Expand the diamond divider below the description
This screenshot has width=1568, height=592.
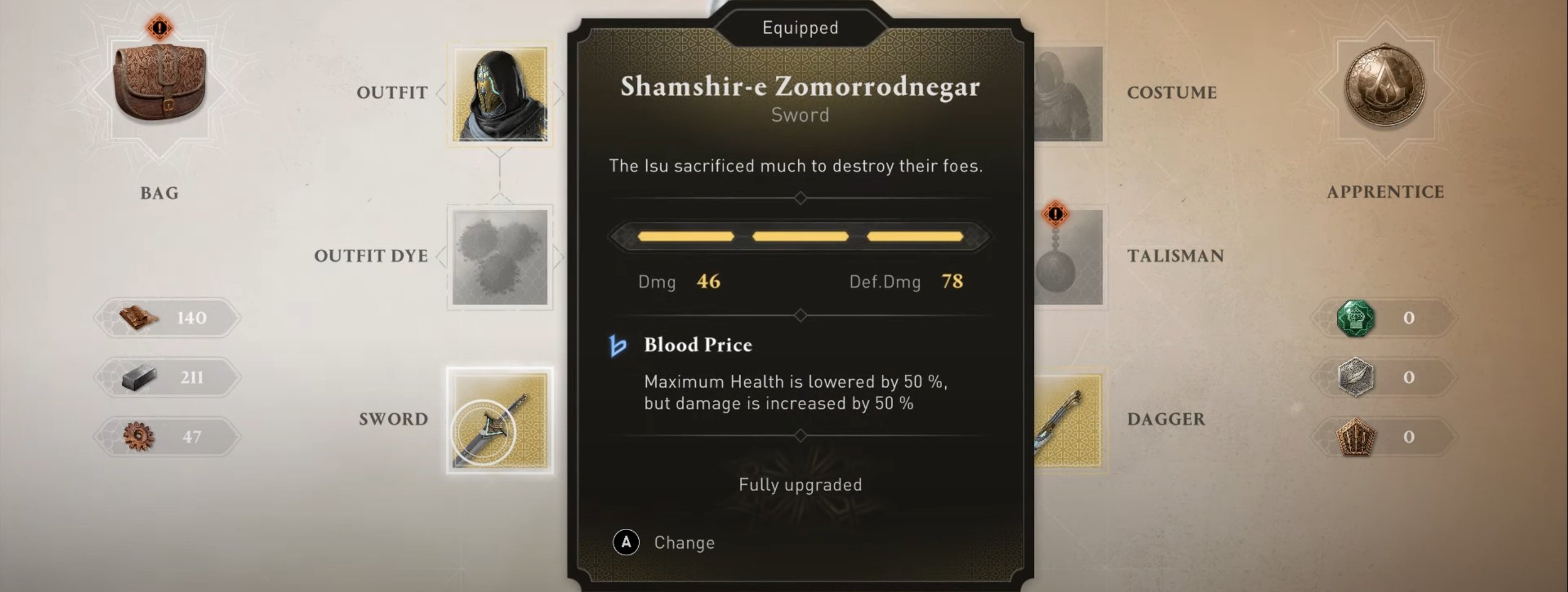[x=799, y=198]
